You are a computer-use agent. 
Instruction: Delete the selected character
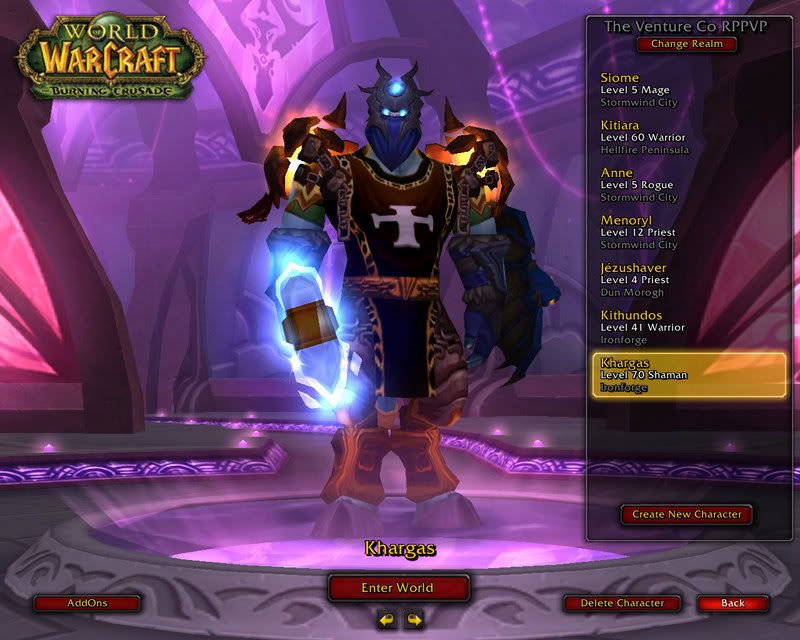621,603
